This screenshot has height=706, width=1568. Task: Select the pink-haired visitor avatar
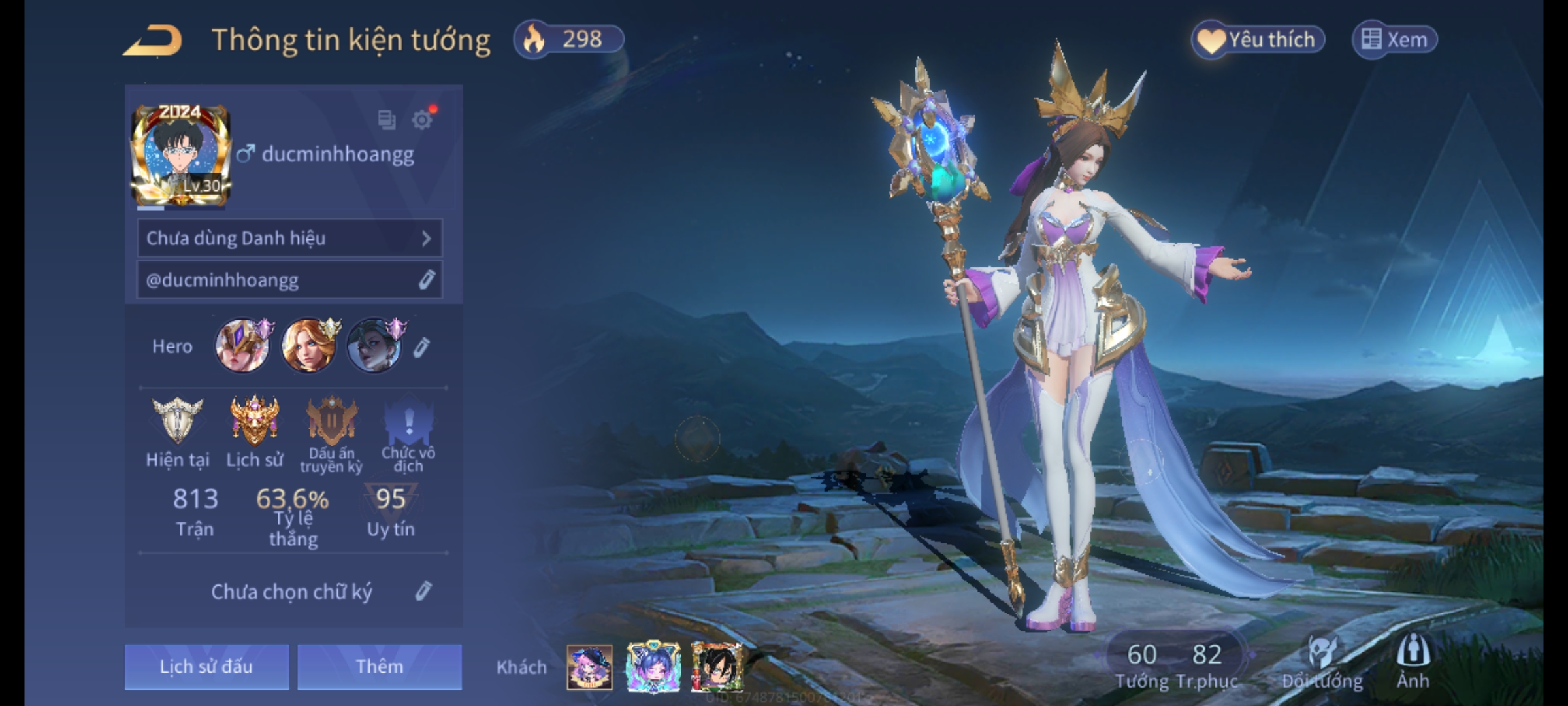(x=589, y=667)
